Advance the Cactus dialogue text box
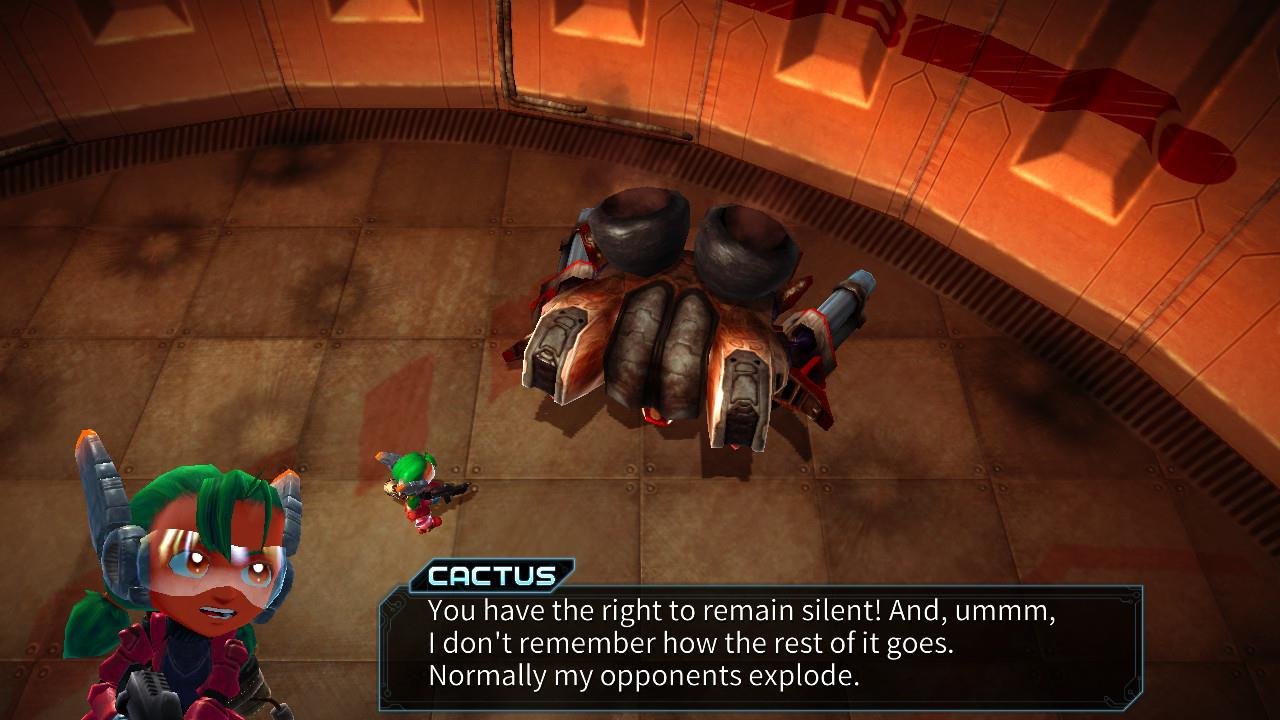 tap(760, 643)
